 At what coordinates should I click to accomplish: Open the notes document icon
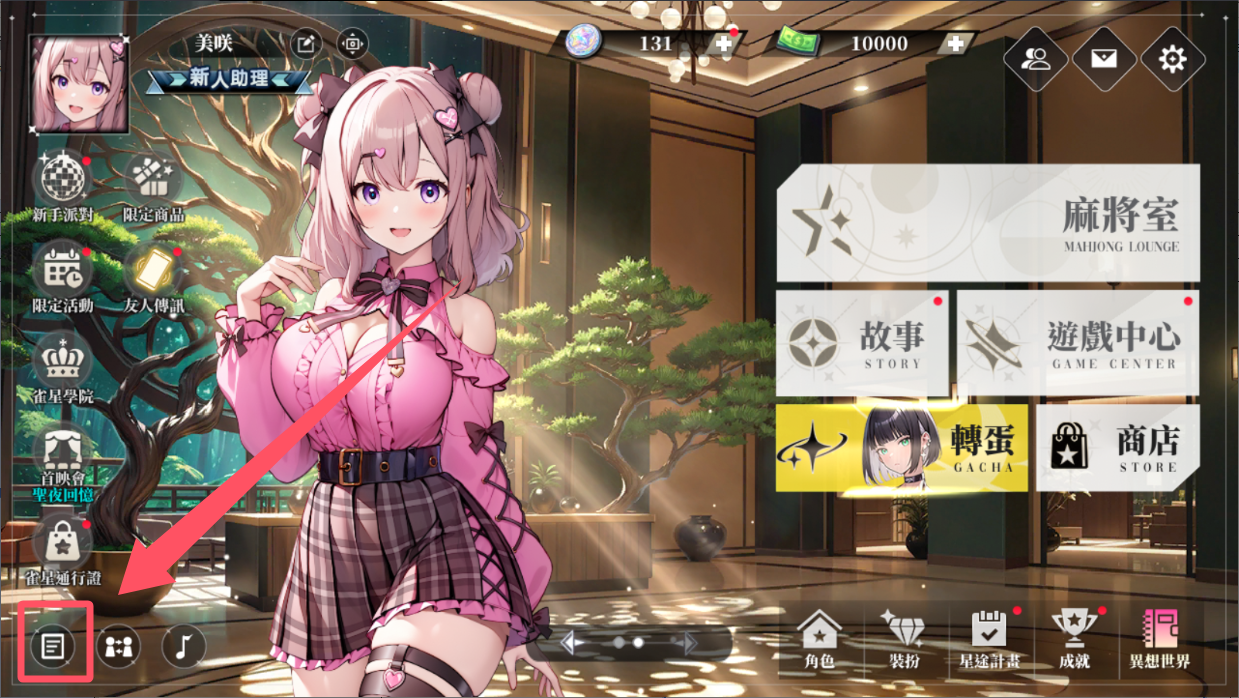(x=53, y=646)
